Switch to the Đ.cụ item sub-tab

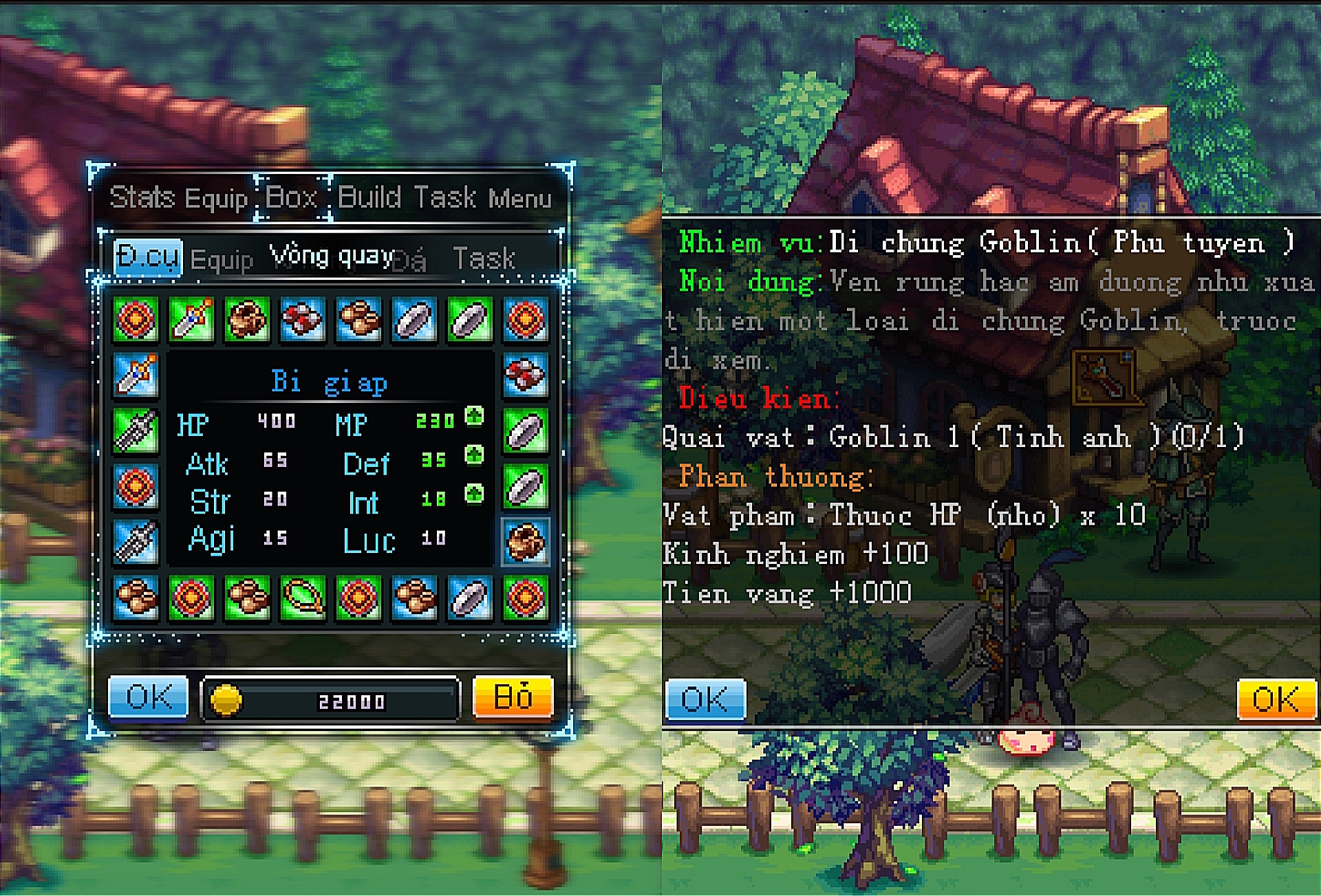[x=148, y=258]
